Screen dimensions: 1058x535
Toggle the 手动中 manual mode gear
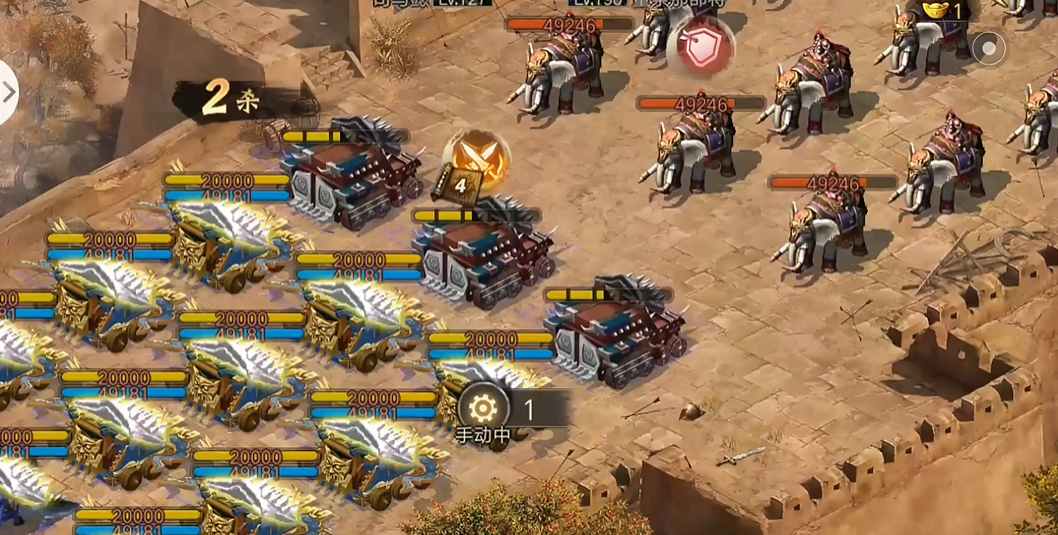tap(482, 408)
